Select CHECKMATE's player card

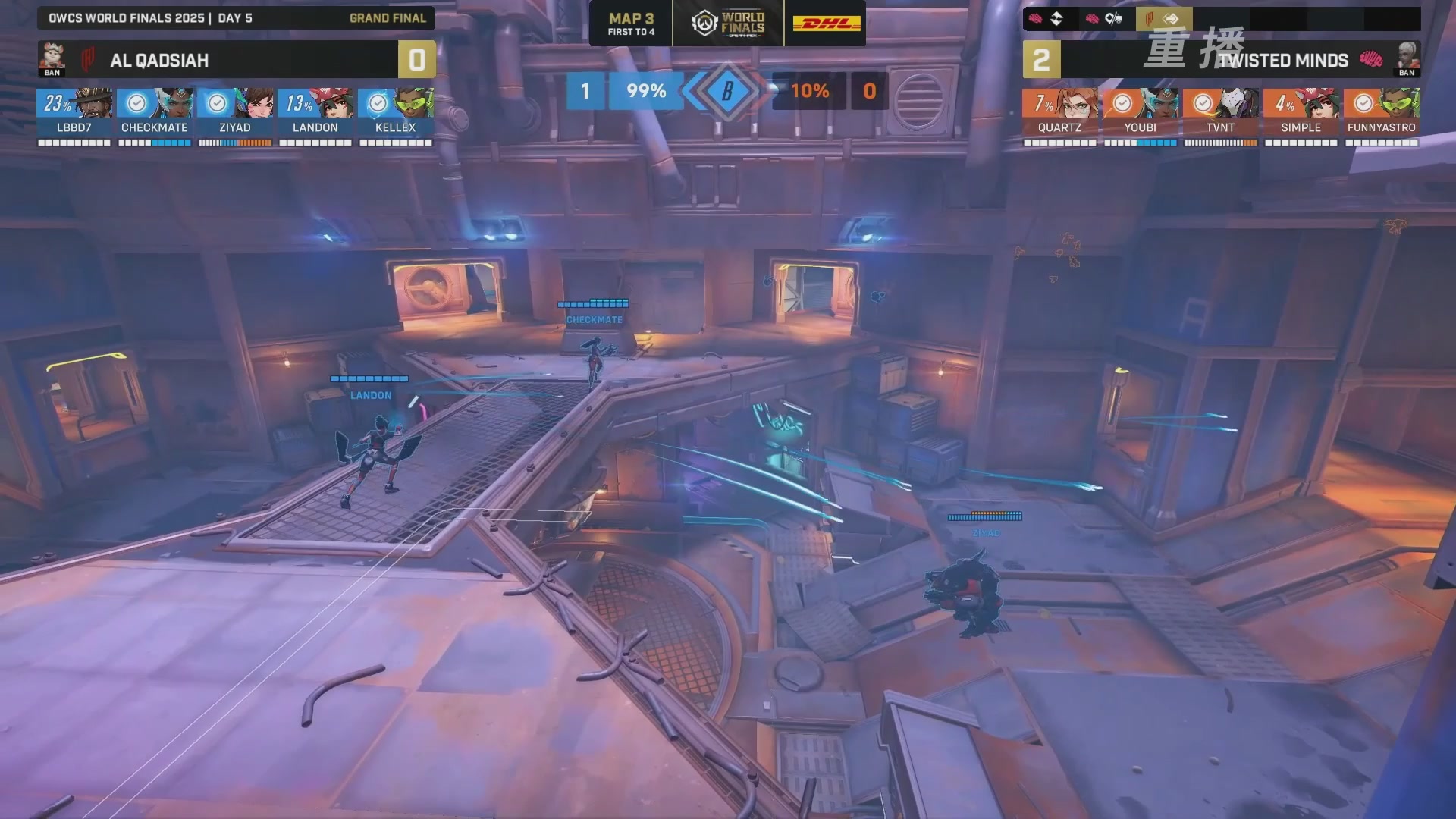[x=155, y=112]
